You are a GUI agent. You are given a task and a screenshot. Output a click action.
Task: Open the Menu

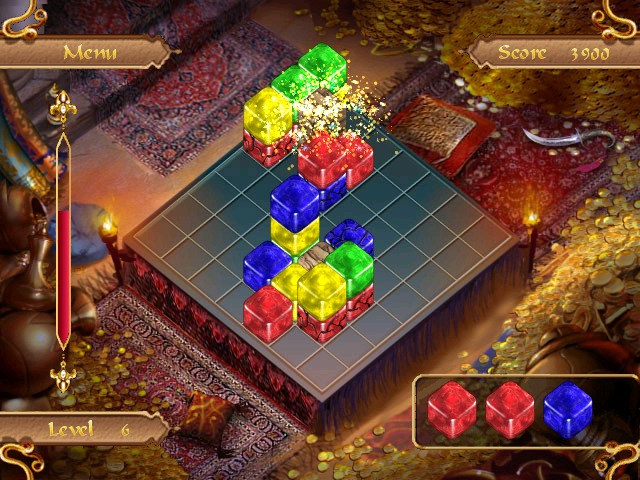click(x=89, y=52)
